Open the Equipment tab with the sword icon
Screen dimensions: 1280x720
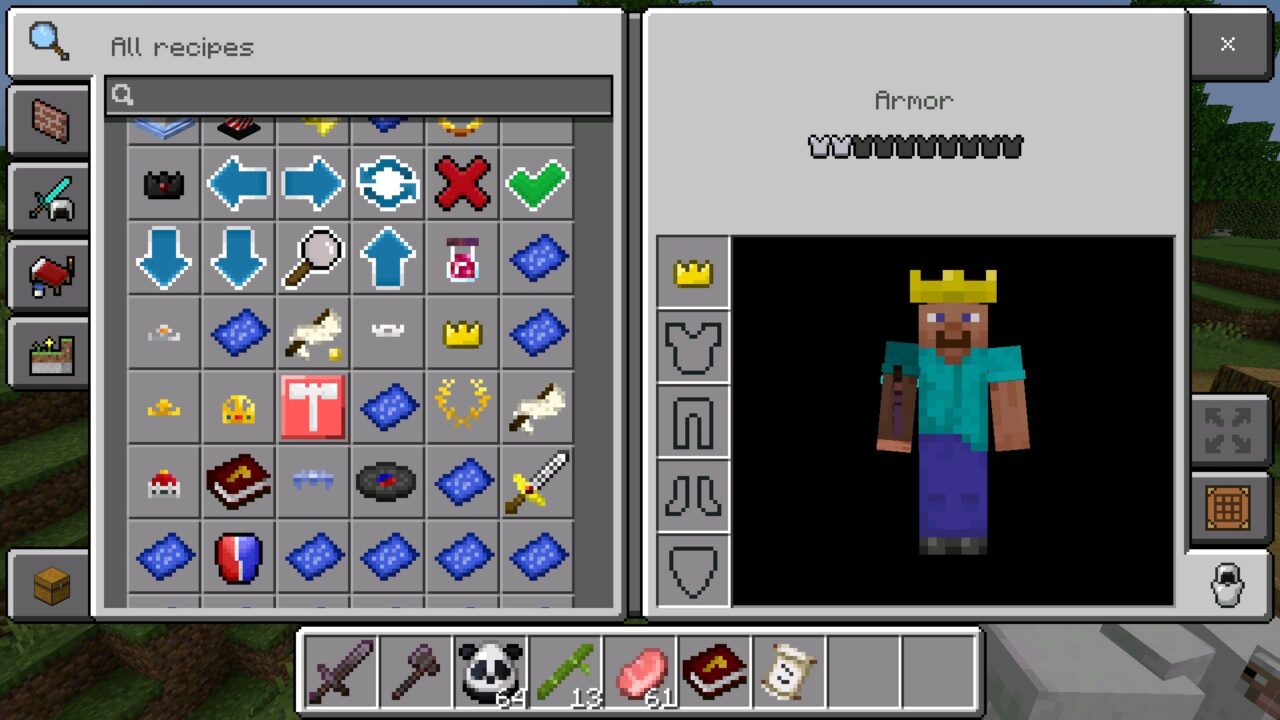pos(49,197)
